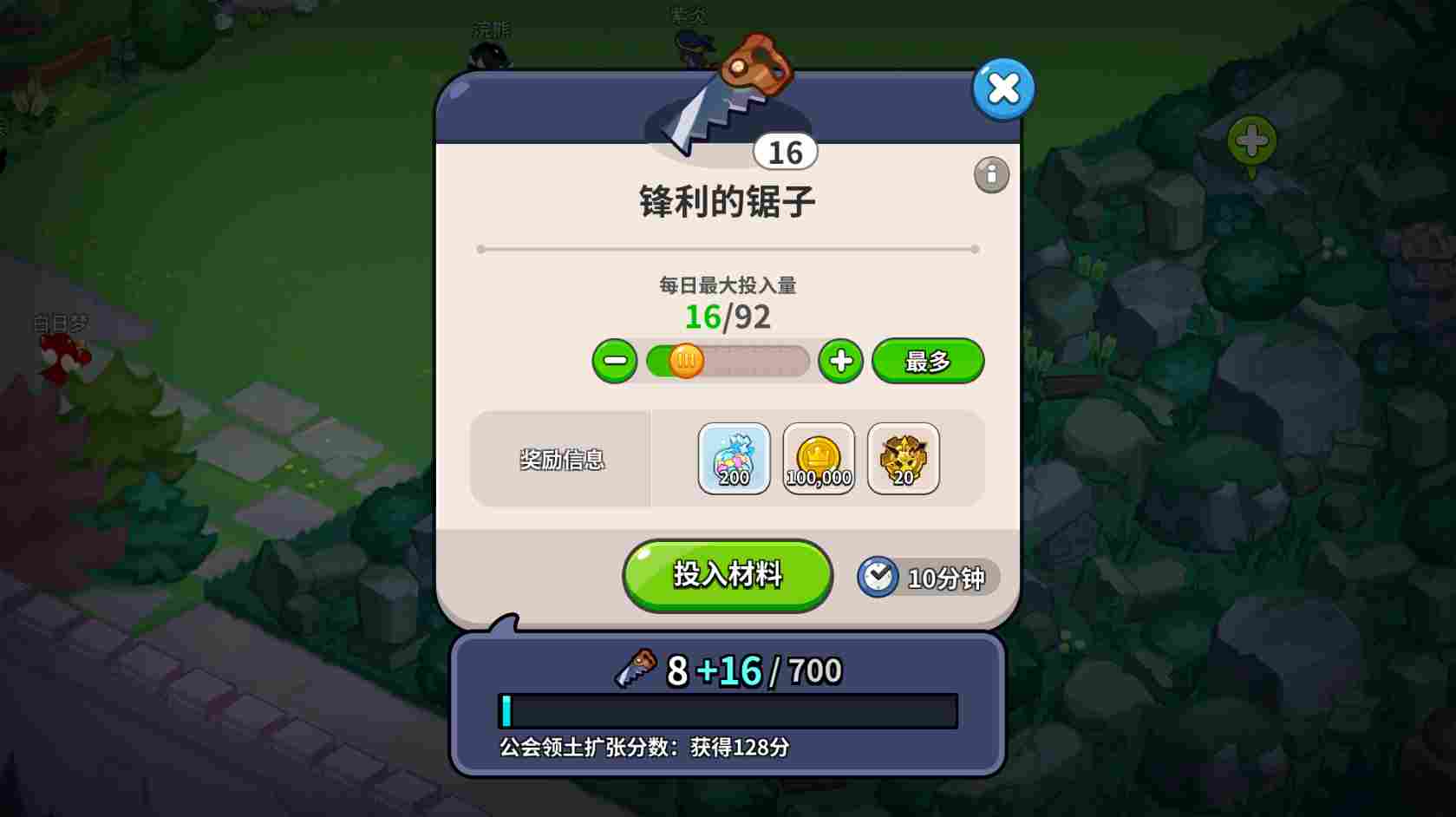Tap the 最多 button to select maximum
Viewport: 1456px width, 817px height.
926,360
